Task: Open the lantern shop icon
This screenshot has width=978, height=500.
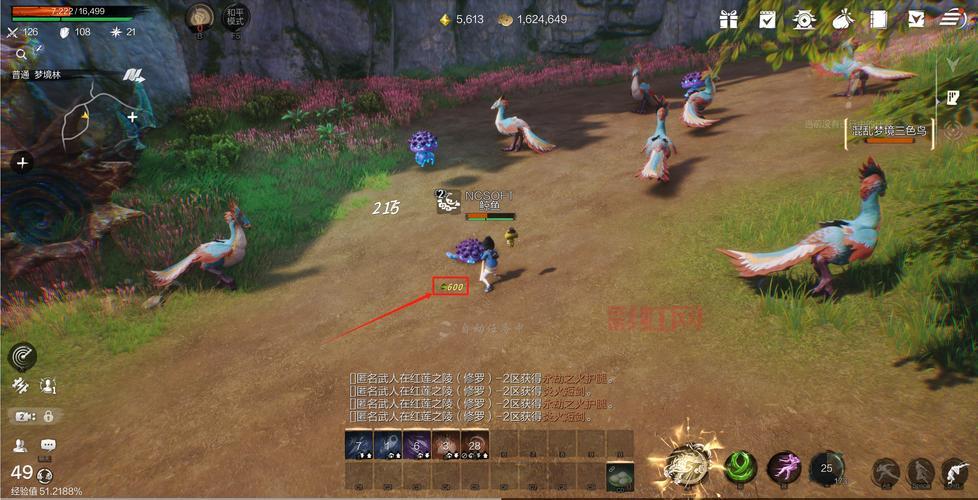Action: click(804, 19)
